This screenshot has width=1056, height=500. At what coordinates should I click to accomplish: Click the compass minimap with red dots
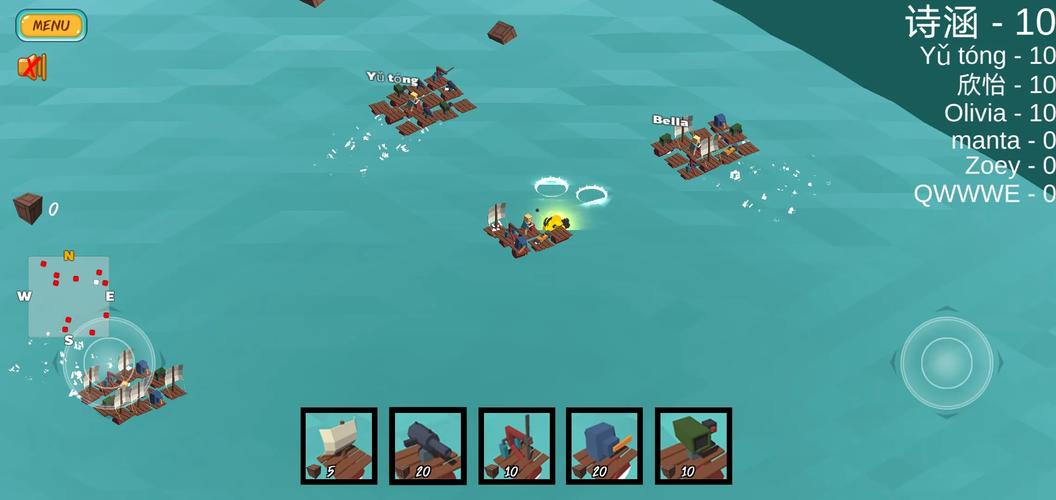click(68, 296)
